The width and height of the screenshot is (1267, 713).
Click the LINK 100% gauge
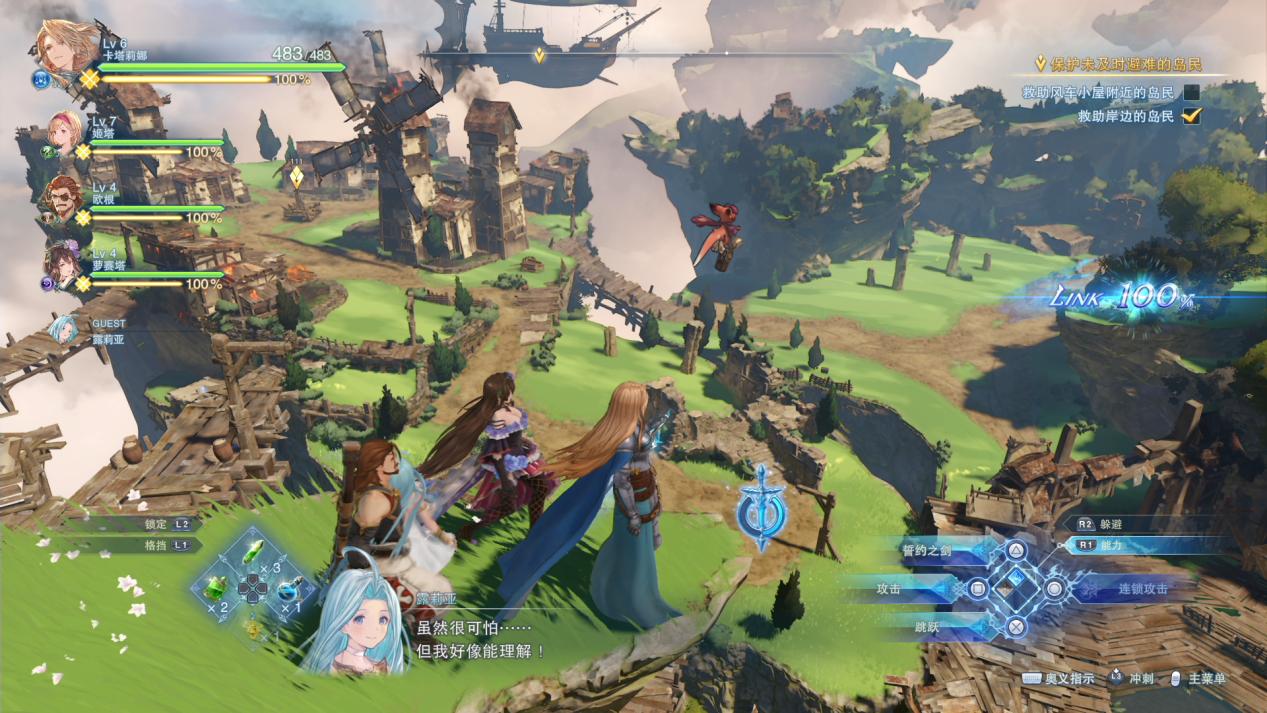coord(1120,296)
